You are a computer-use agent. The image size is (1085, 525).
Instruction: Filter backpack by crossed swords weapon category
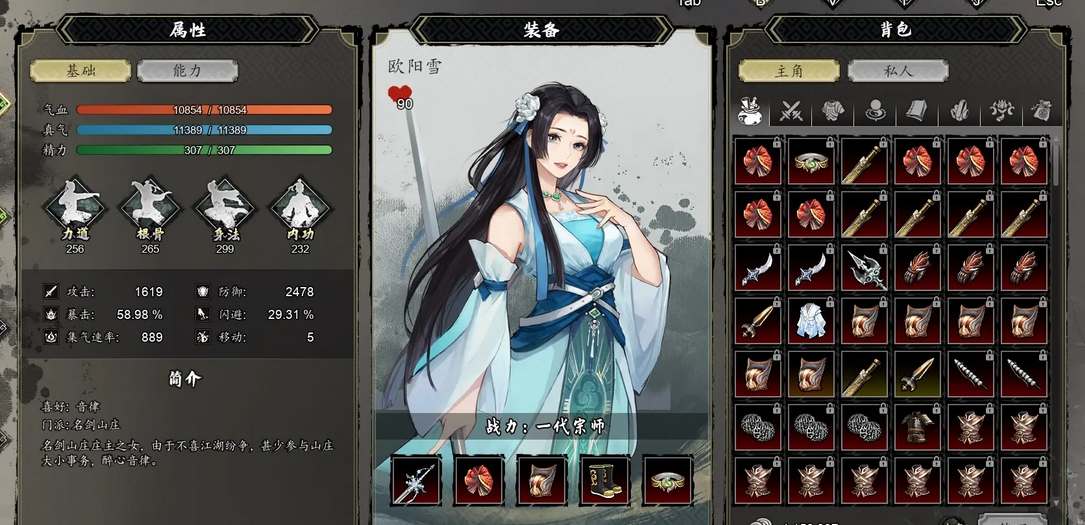tap(792, 110)
